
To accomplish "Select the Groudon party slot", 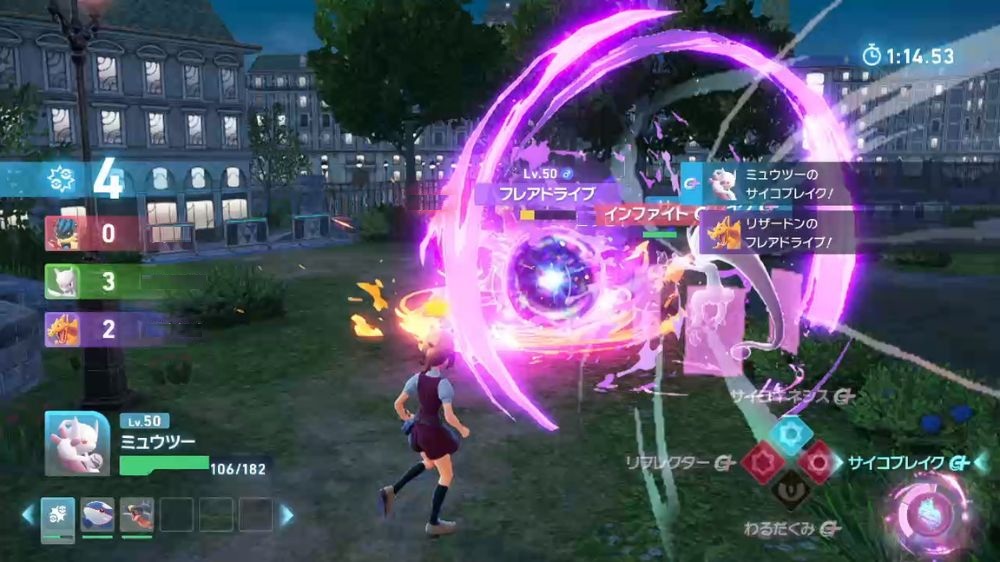I will point(136,515).
